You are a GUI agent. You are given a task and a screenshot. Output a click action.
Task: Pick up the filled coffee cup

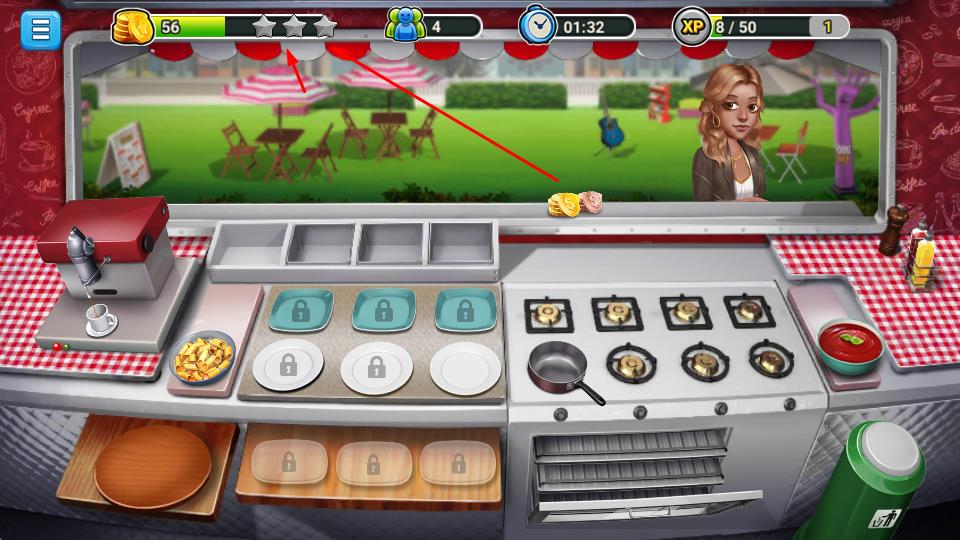coord(100,319)
